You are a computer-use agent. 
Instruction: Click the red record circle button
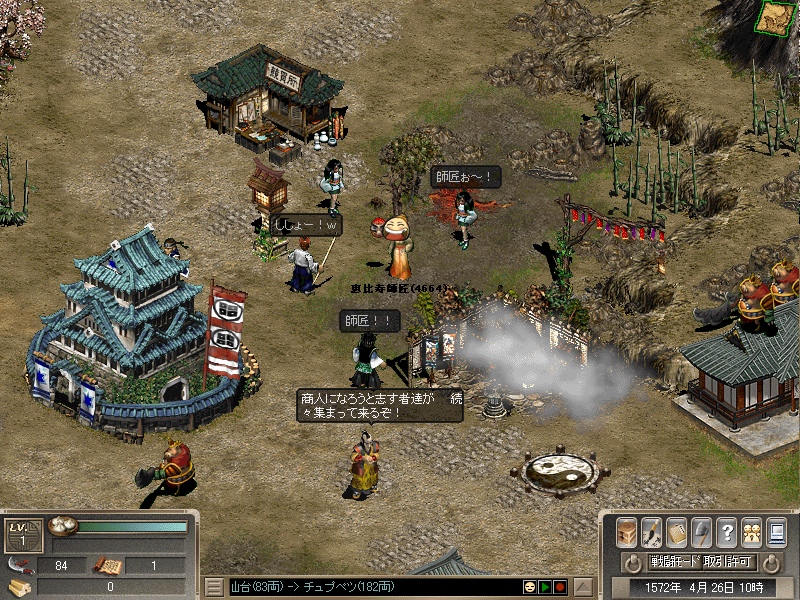(560, 586)
